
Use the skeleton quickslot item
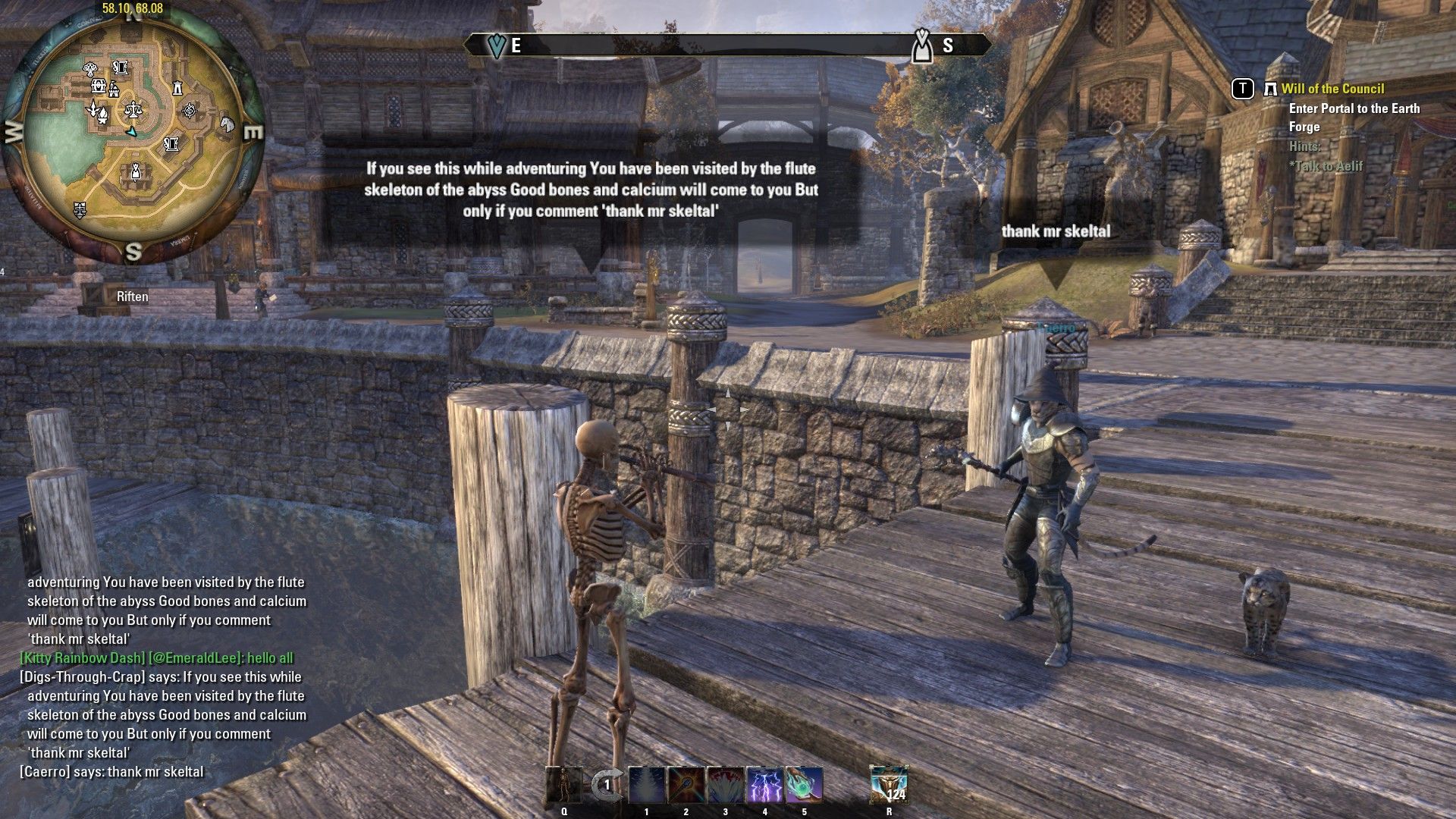564,785
